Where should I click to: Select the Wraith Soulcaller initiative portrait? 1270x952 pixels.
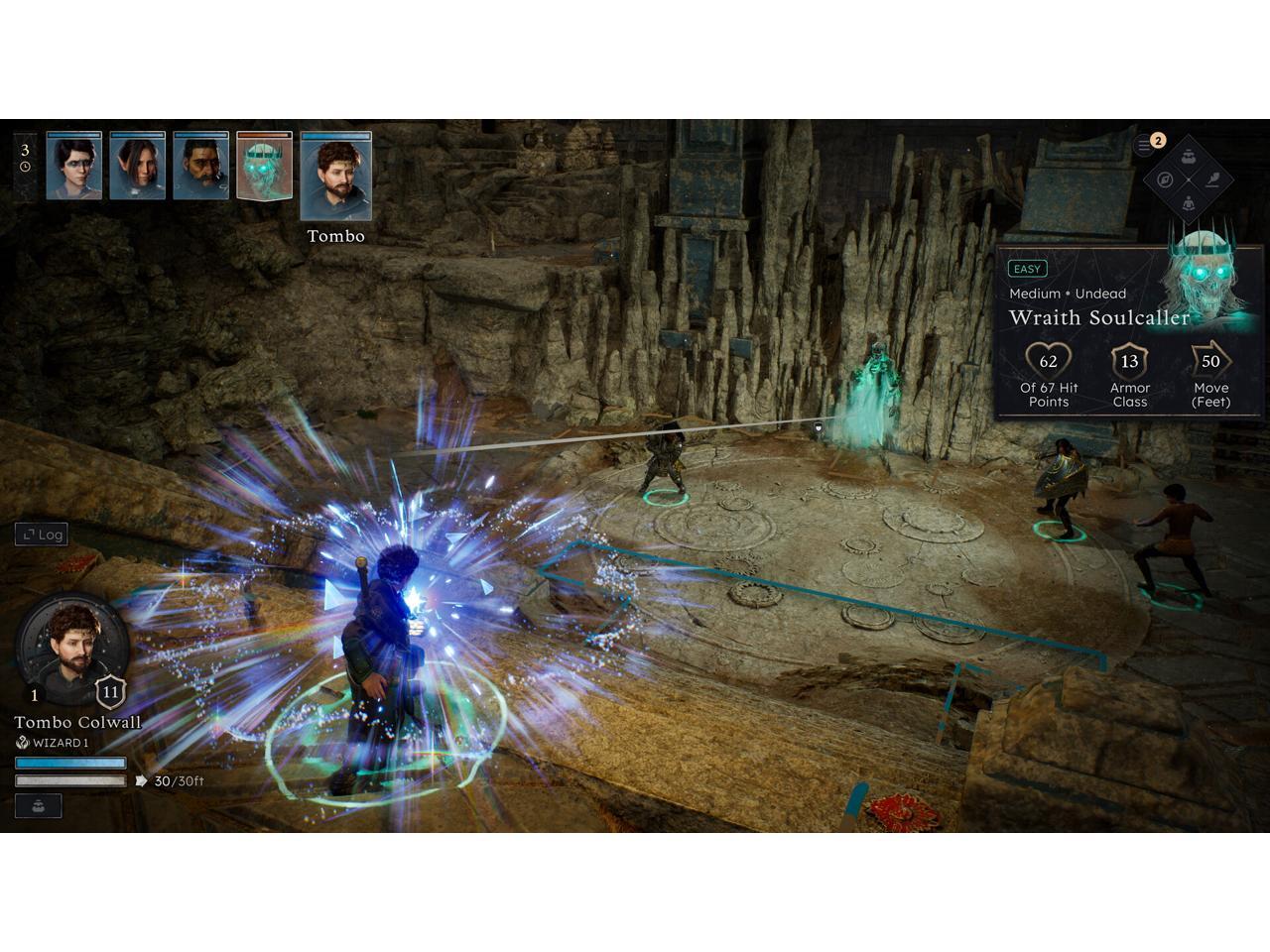(264, 167)
